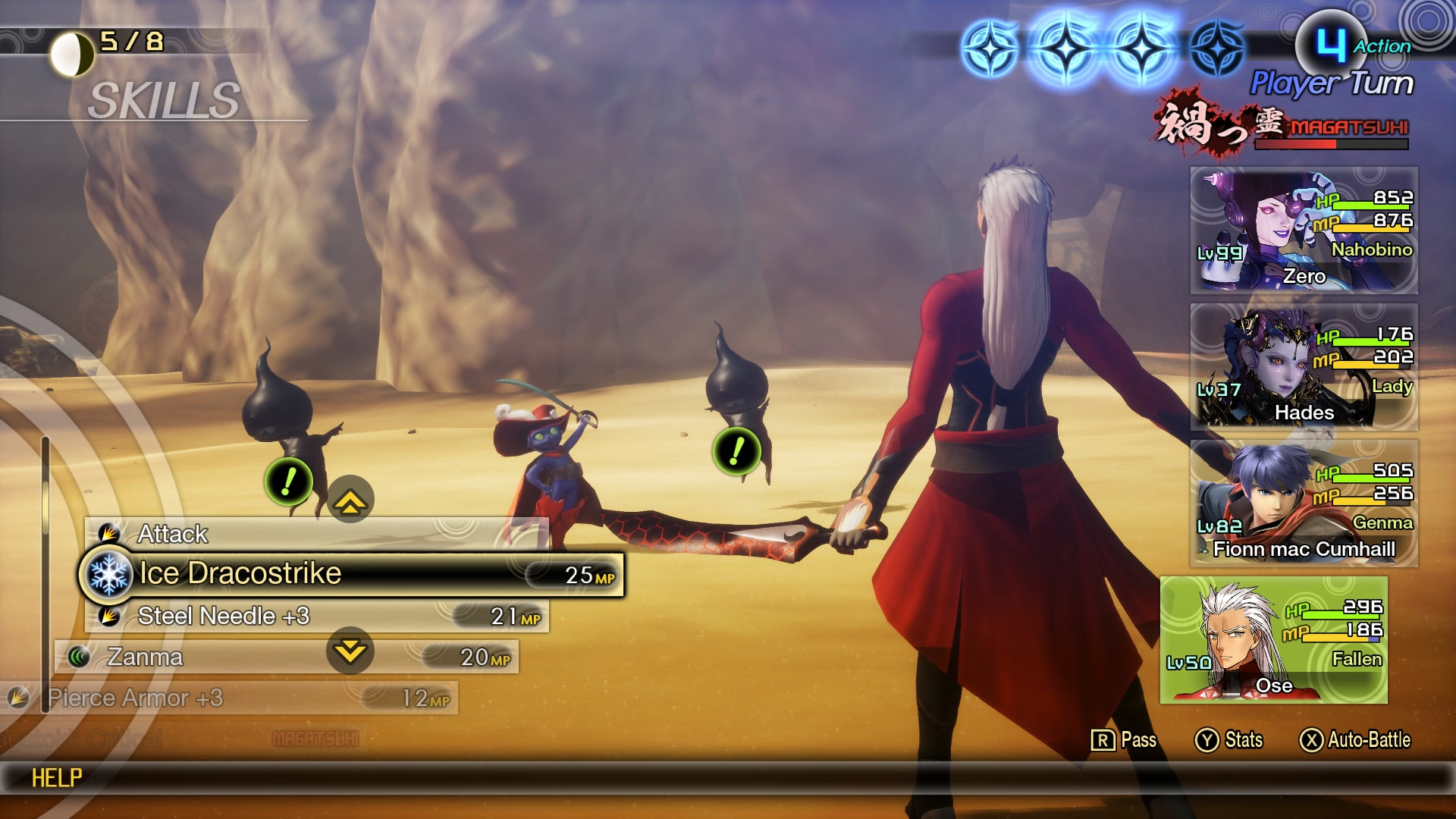Click the green exclamation marker on the left enemy
The height and width of the screenshot is (819, 1456).
[x=287, y=480]
